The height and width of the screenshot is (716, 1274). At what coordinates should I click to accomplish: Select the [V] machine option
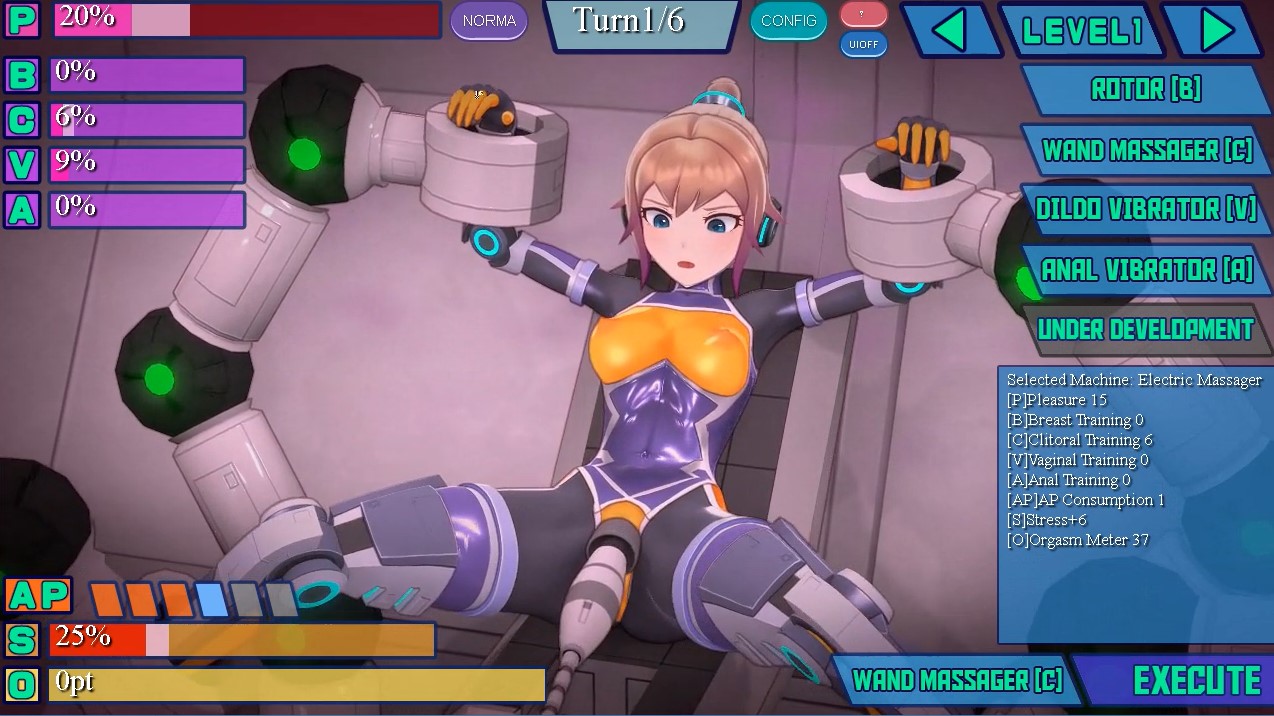coord(1144,210)
